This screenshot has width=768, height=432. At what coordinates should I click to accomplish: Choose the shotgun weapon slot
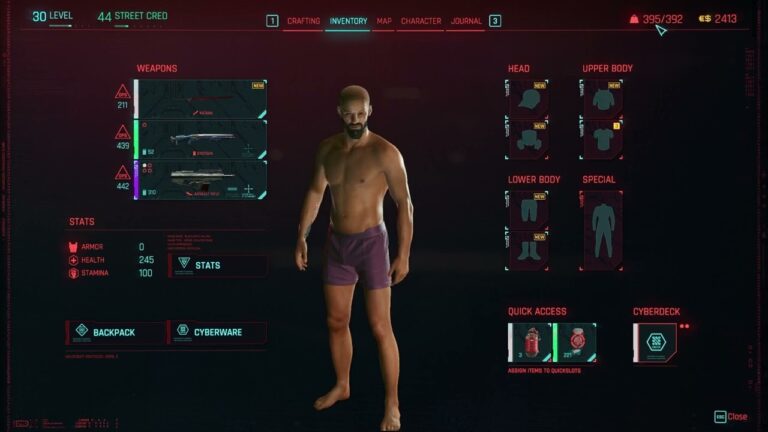click(201, 139)
